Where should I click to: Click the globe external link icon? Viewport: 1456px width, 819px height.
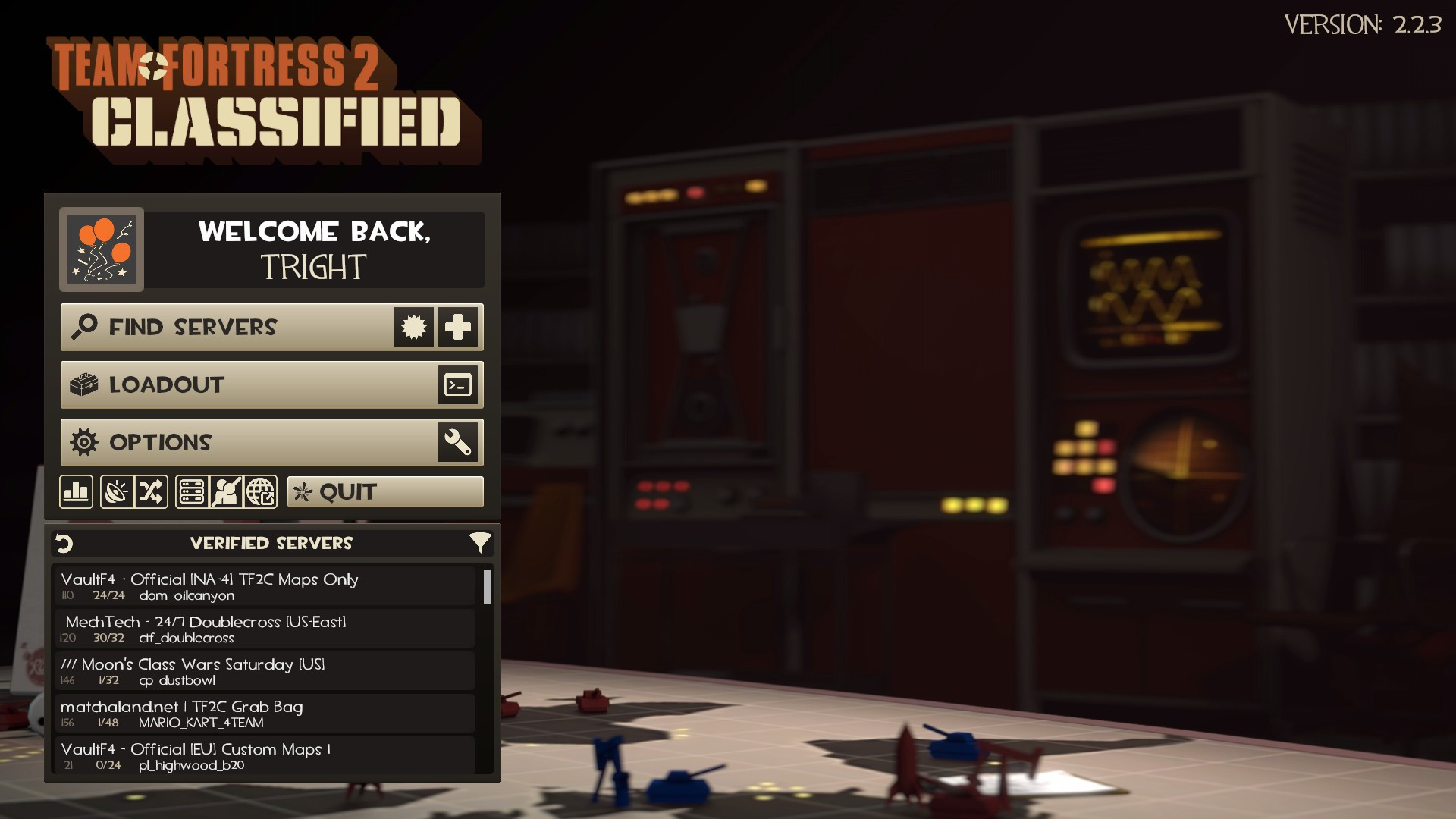pyautogui.click(x=261, y=491)
